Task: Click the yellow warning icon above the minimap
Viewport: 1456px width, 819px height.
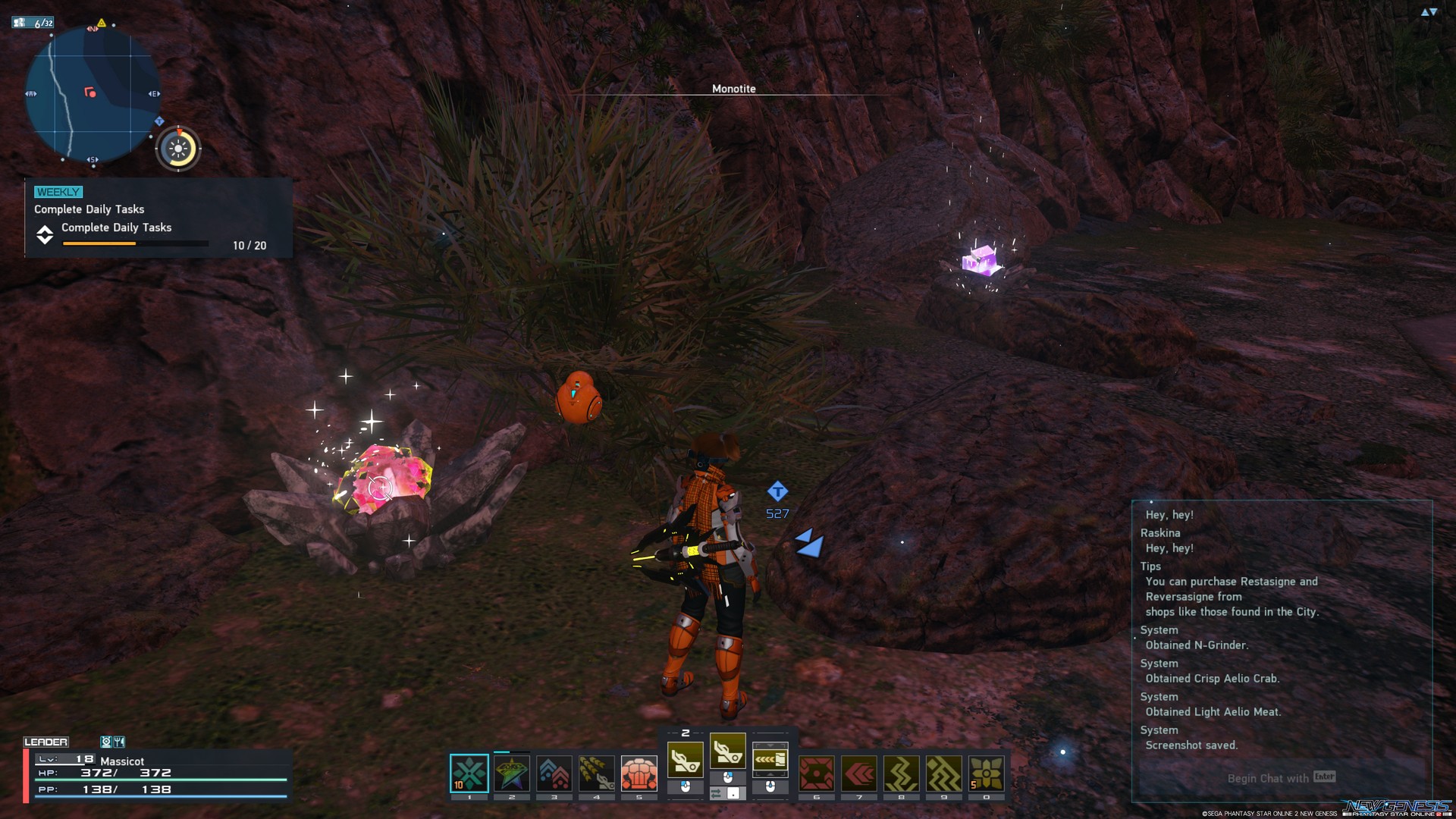Action: 102,24
